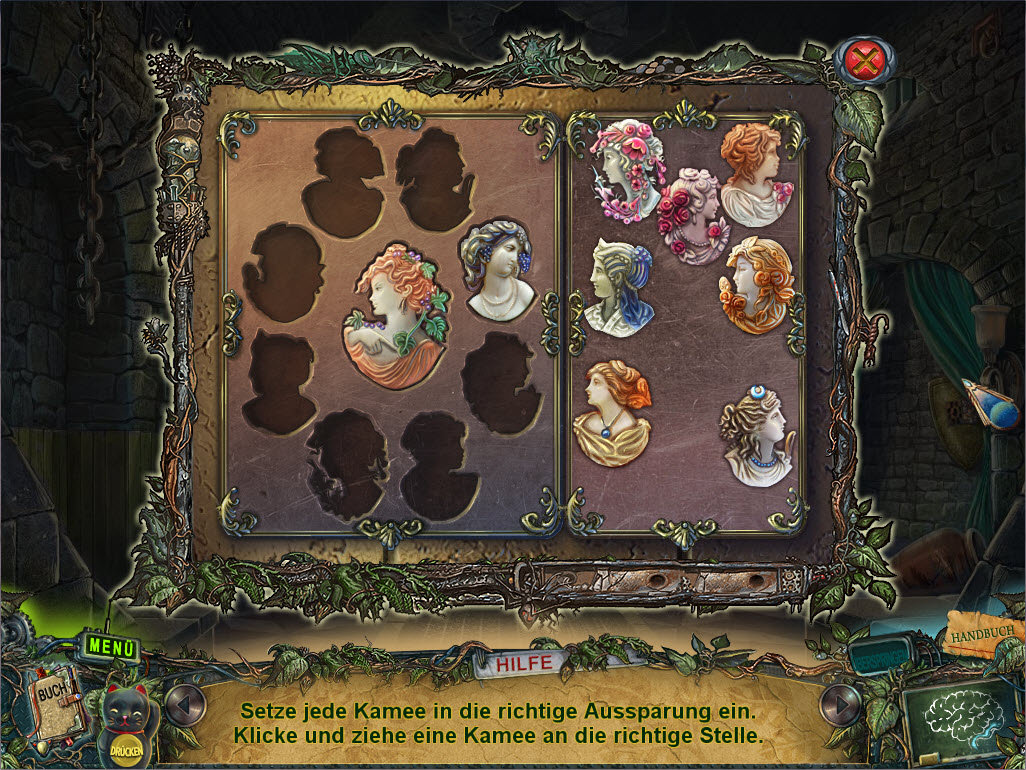Choose the cameo with blue hair jewel and necklace

point(757,437)
